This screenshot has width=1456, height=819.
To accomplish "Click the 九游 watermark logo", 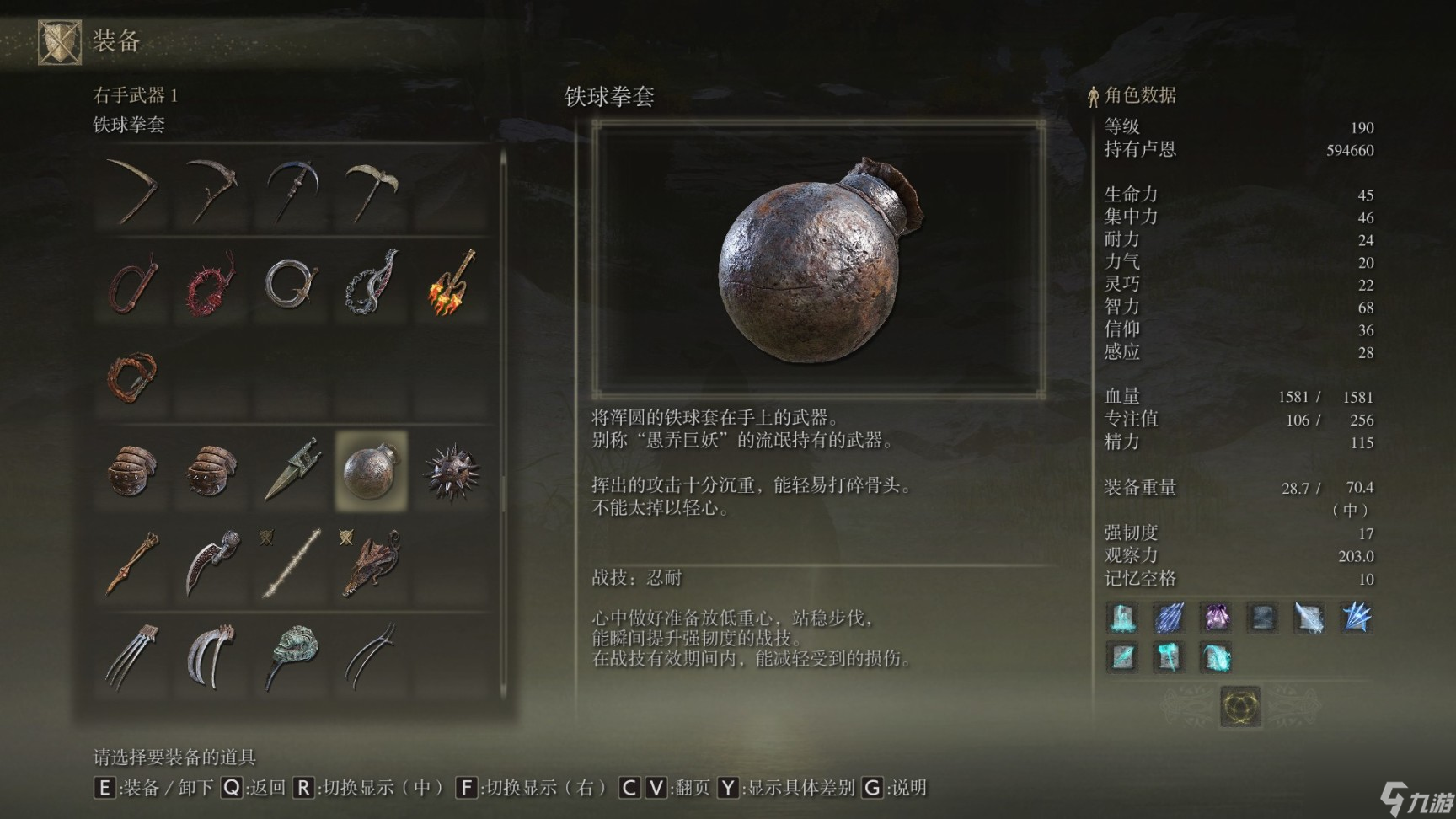I will coord(1416,798).
